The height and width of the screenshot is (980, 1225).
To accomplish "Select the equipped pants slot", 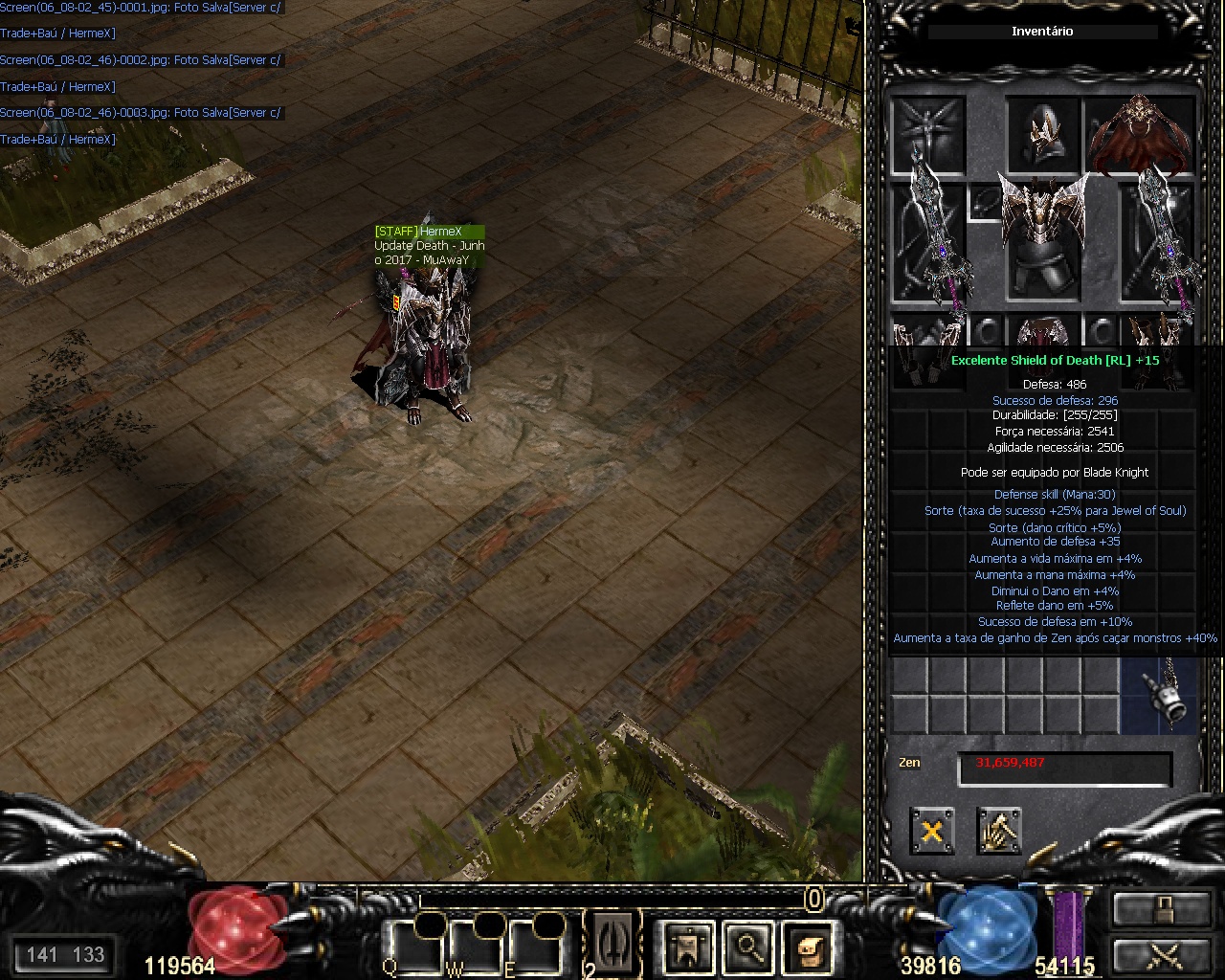I will point(1042,335).
